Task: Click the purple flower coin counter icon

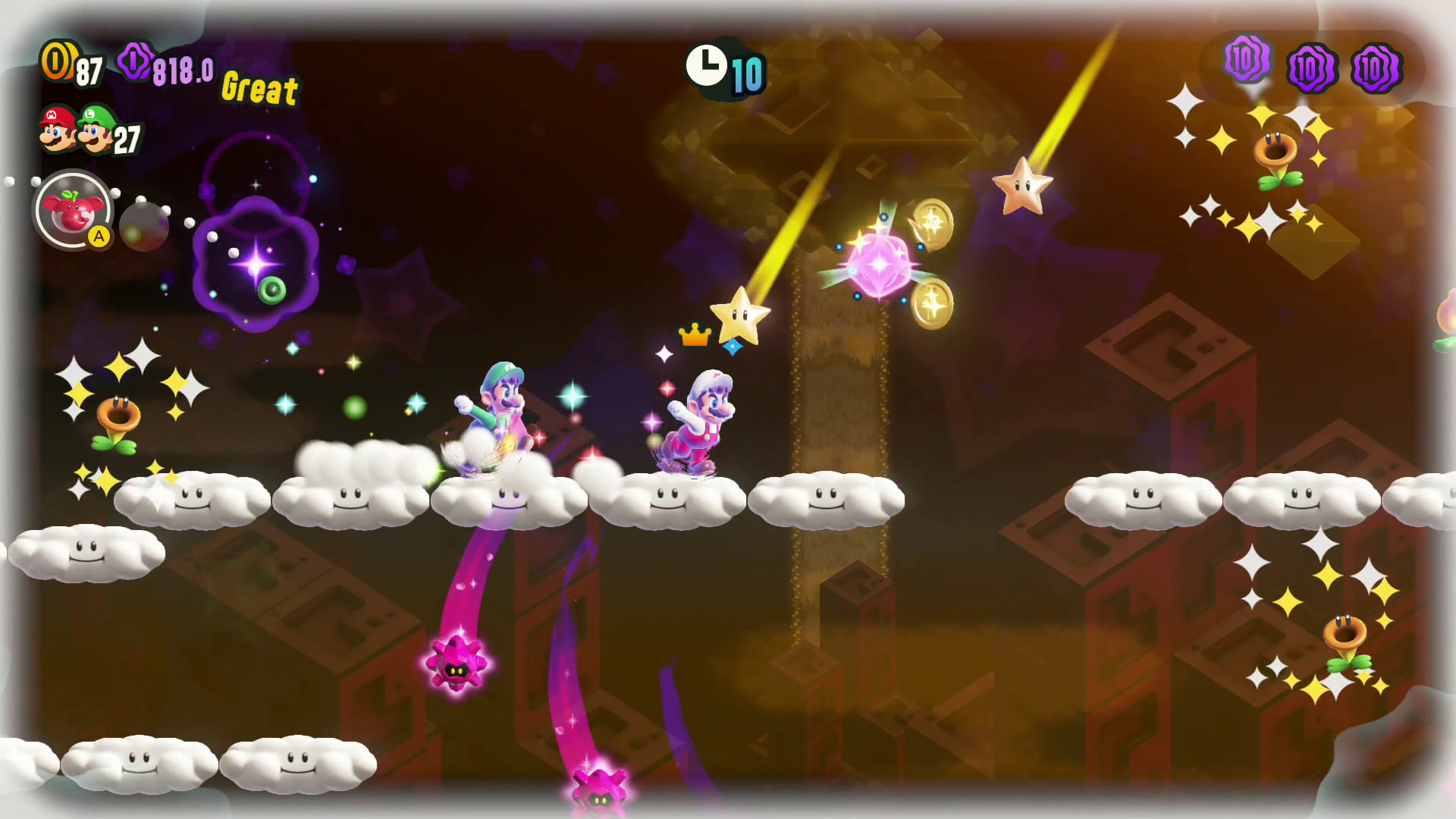Action: (x=136, y=61)
